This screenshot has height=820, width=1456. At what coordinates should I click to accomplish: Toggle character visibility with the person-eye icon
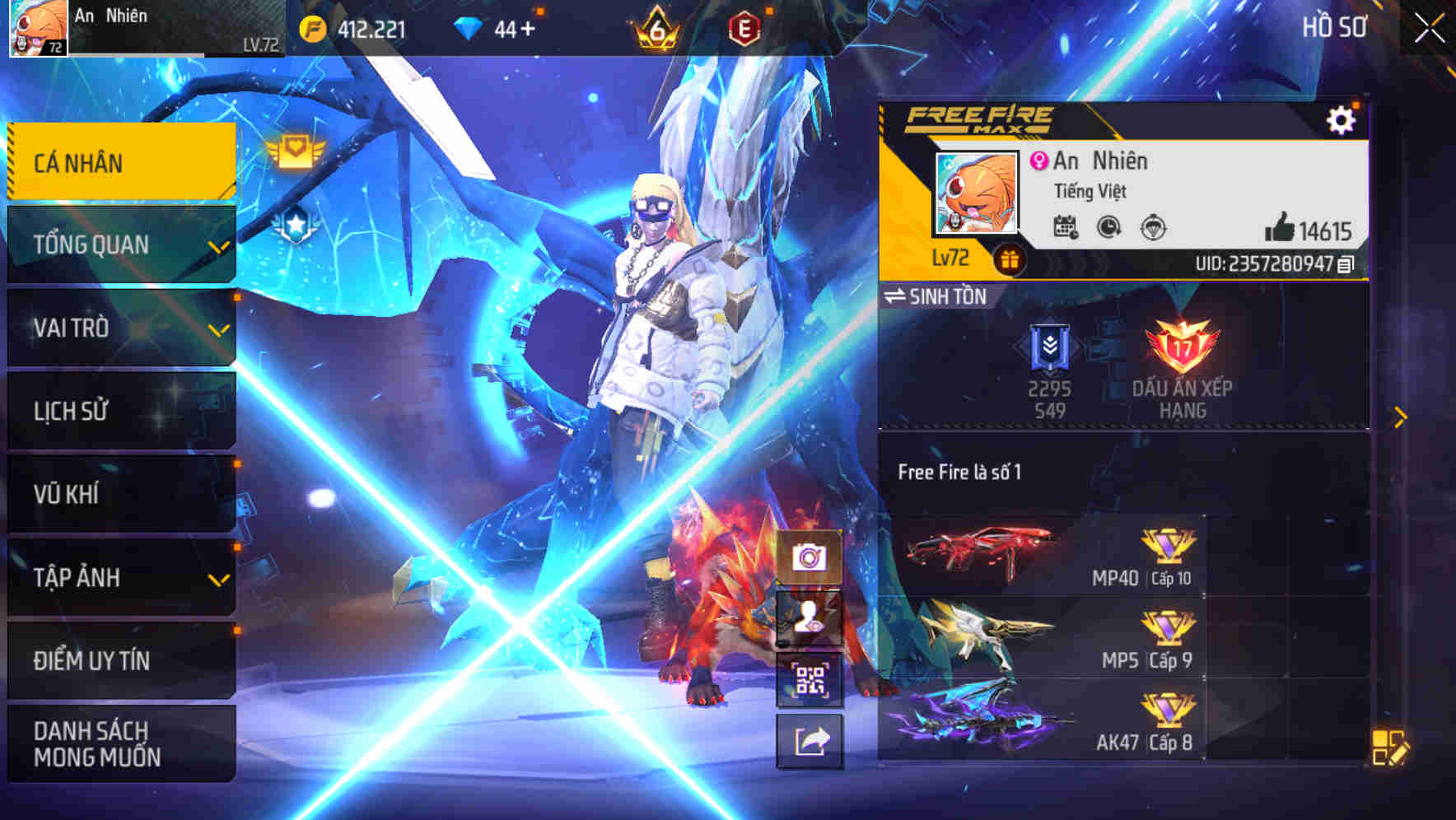coord(810,619)
